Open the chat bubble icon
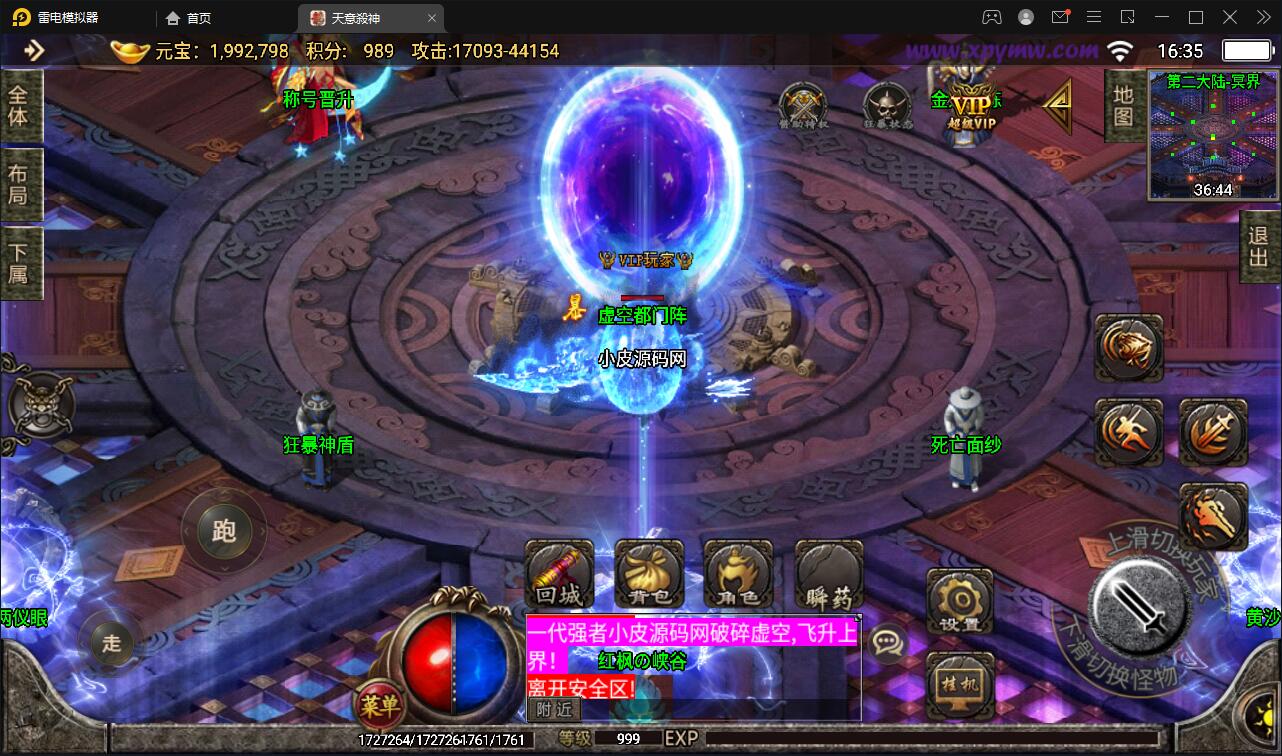This screenshot has height=756, width=1282. click(x=887, y=642)
